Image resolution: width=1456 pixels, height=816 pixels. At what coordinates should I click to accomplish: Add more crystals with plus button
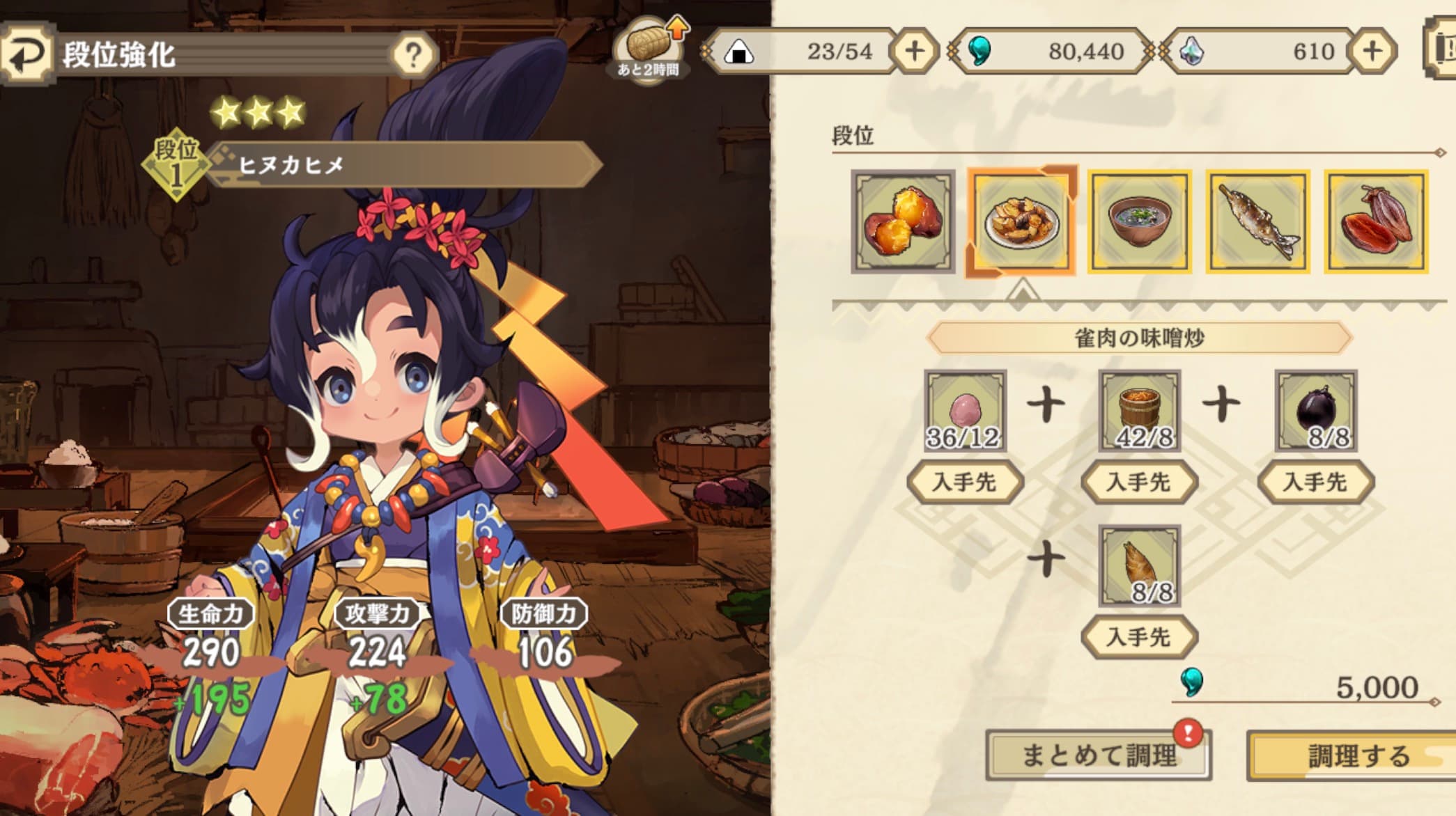coord(1372,51)
